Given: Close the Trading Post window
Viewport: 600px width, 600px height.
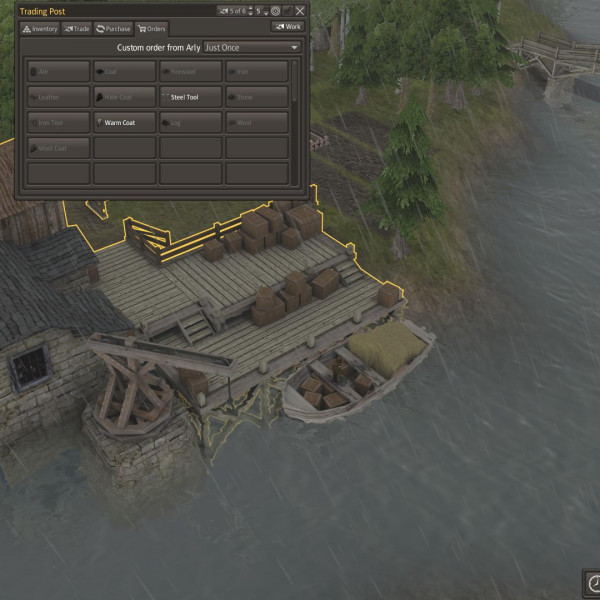Looking at the screenshot, I should point(300,11).
